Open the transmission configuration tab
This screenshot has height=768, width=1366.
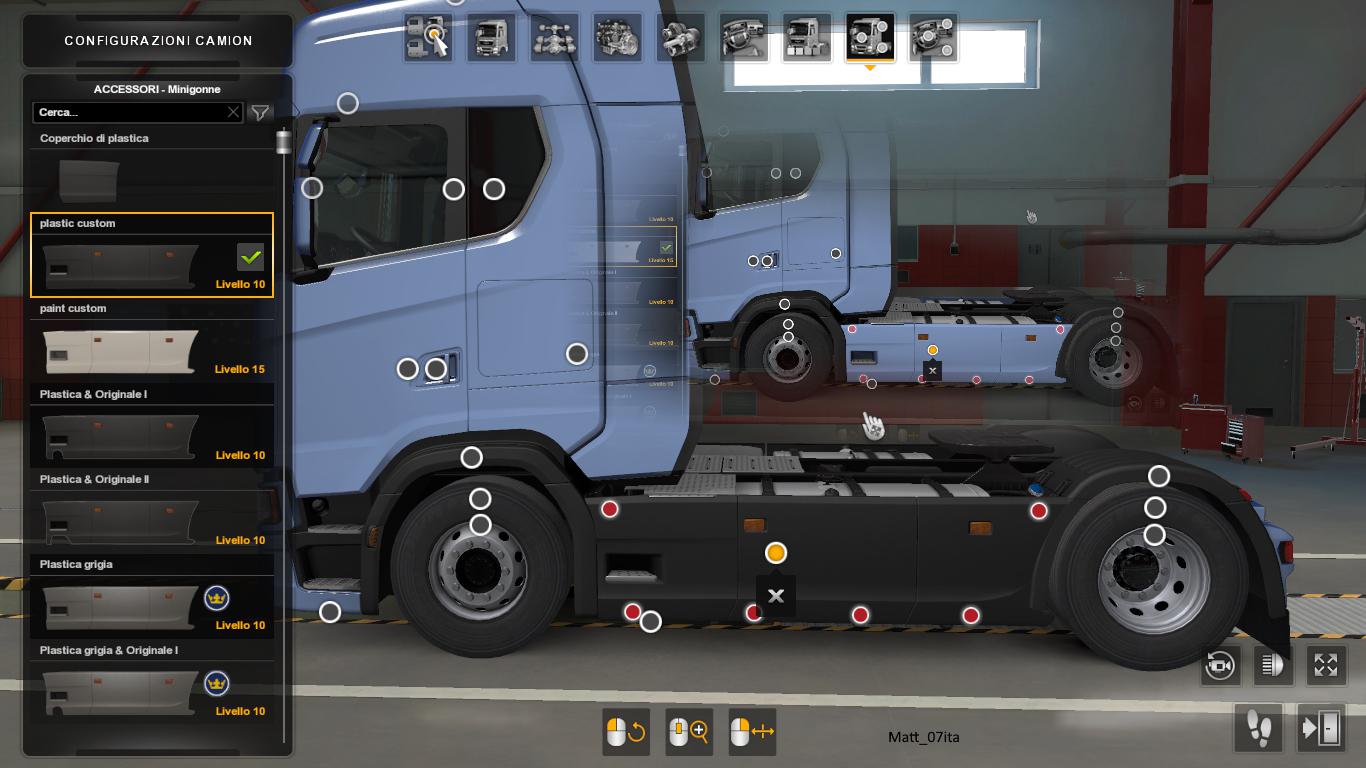pyautogui.click(x=681, y=38)
